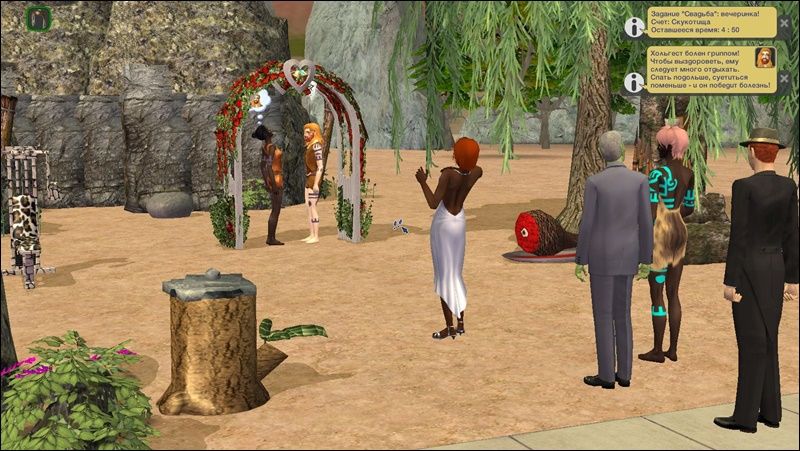Click the info icon beside the wedding task message

(632, 27)
